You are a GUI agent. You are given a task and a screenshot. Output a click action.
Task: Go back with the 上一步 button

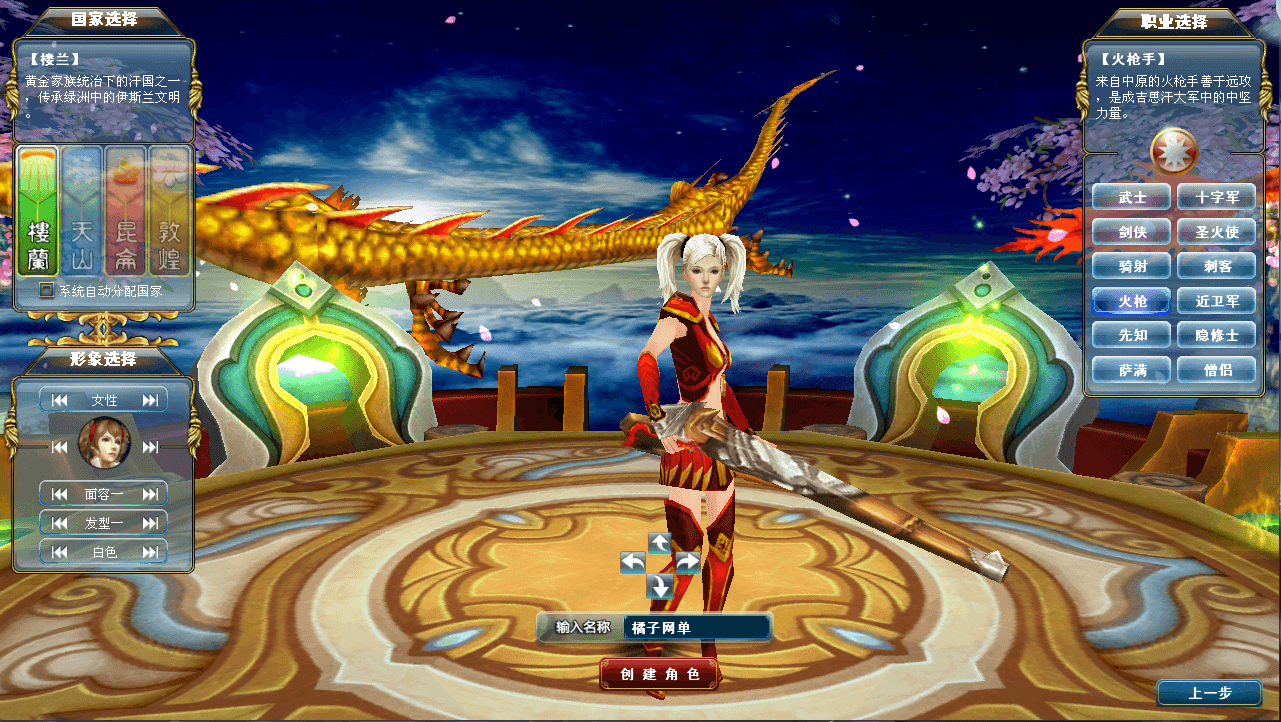point(1210,693)
